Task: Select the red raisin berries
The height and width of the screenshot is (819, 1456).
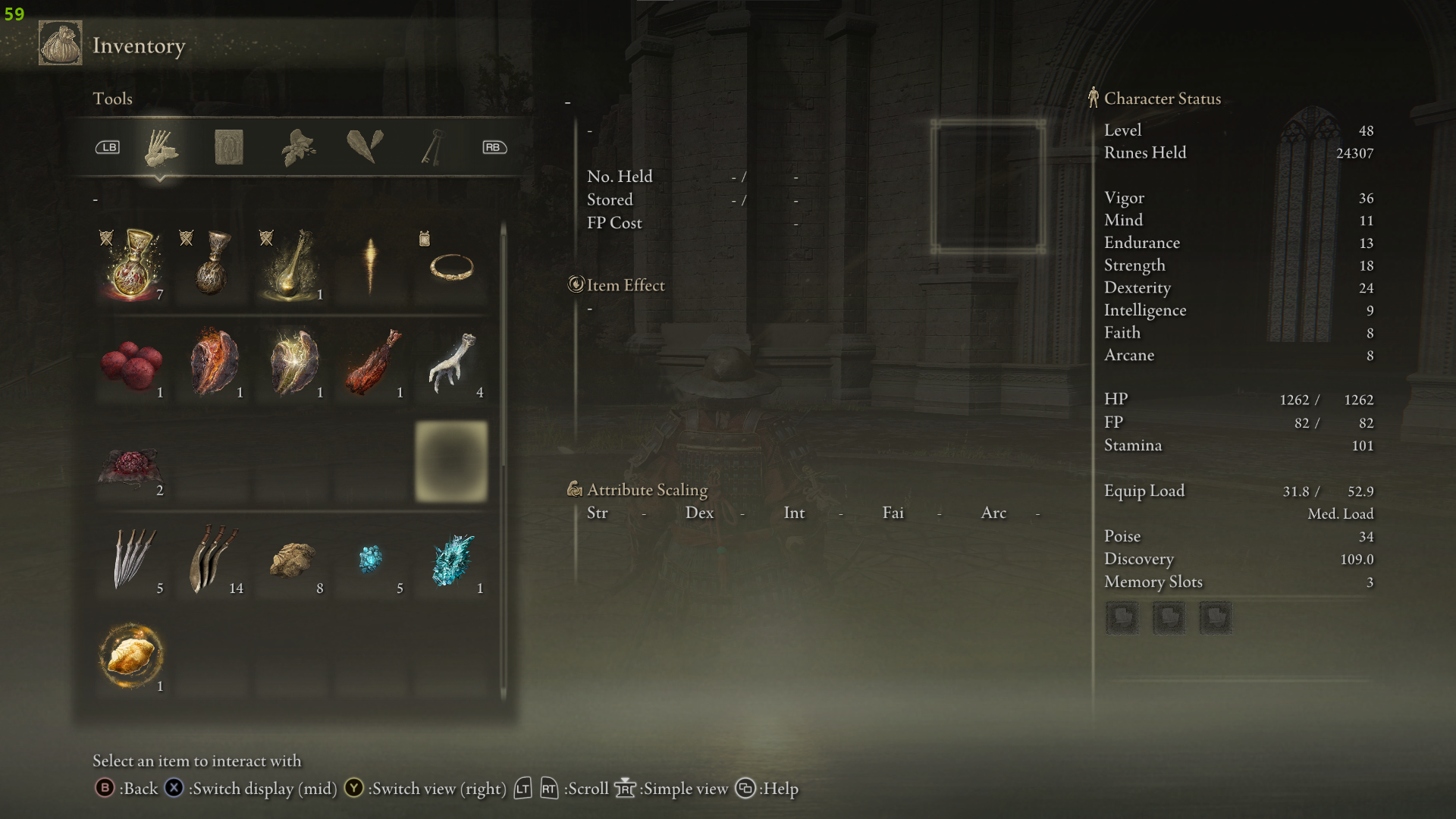Action: coord(132,363)
